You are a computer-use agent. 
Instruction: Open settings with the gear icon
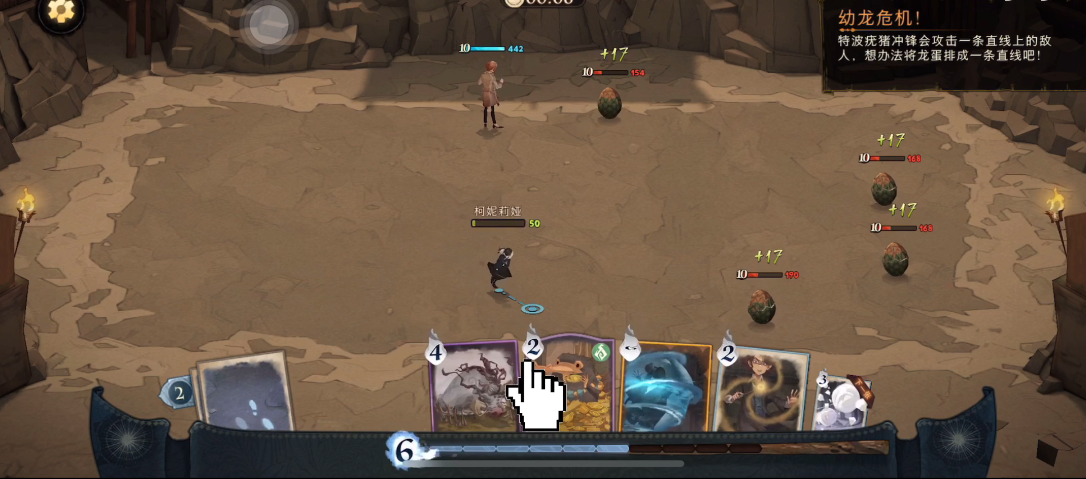pos(61,11)
